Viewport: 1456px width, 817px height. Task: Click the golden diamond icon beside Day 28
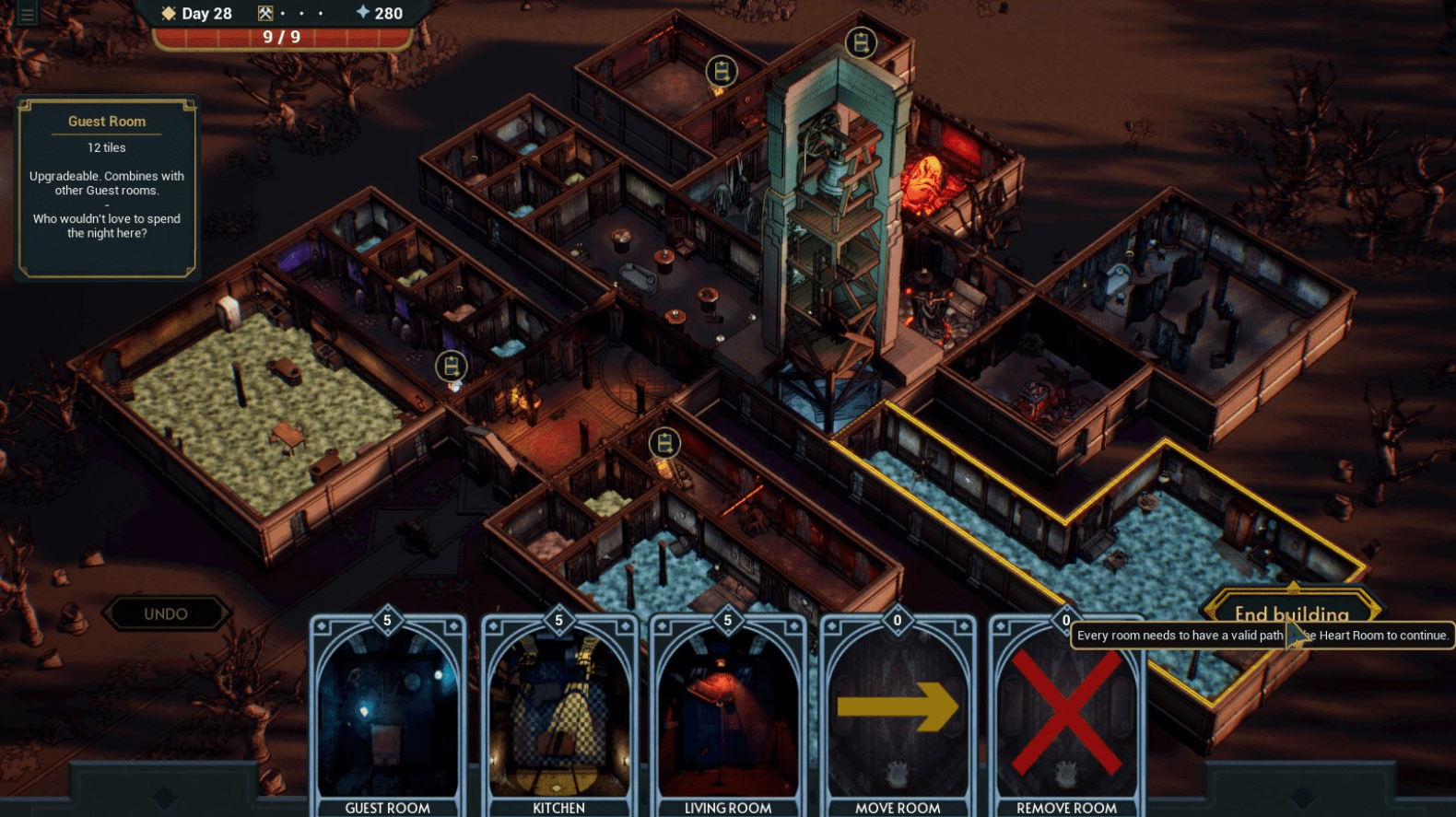167,13
